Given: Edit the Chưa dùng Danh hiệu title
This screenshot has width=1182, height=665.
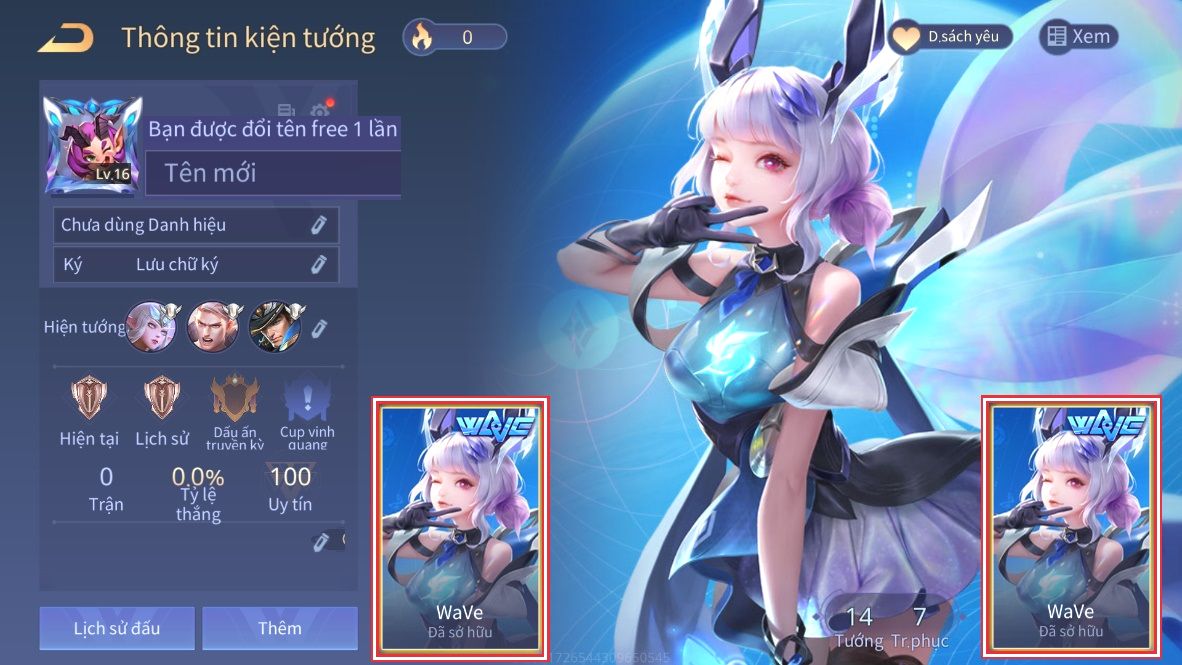Looking at the screenshot, I should click(318, 225).
